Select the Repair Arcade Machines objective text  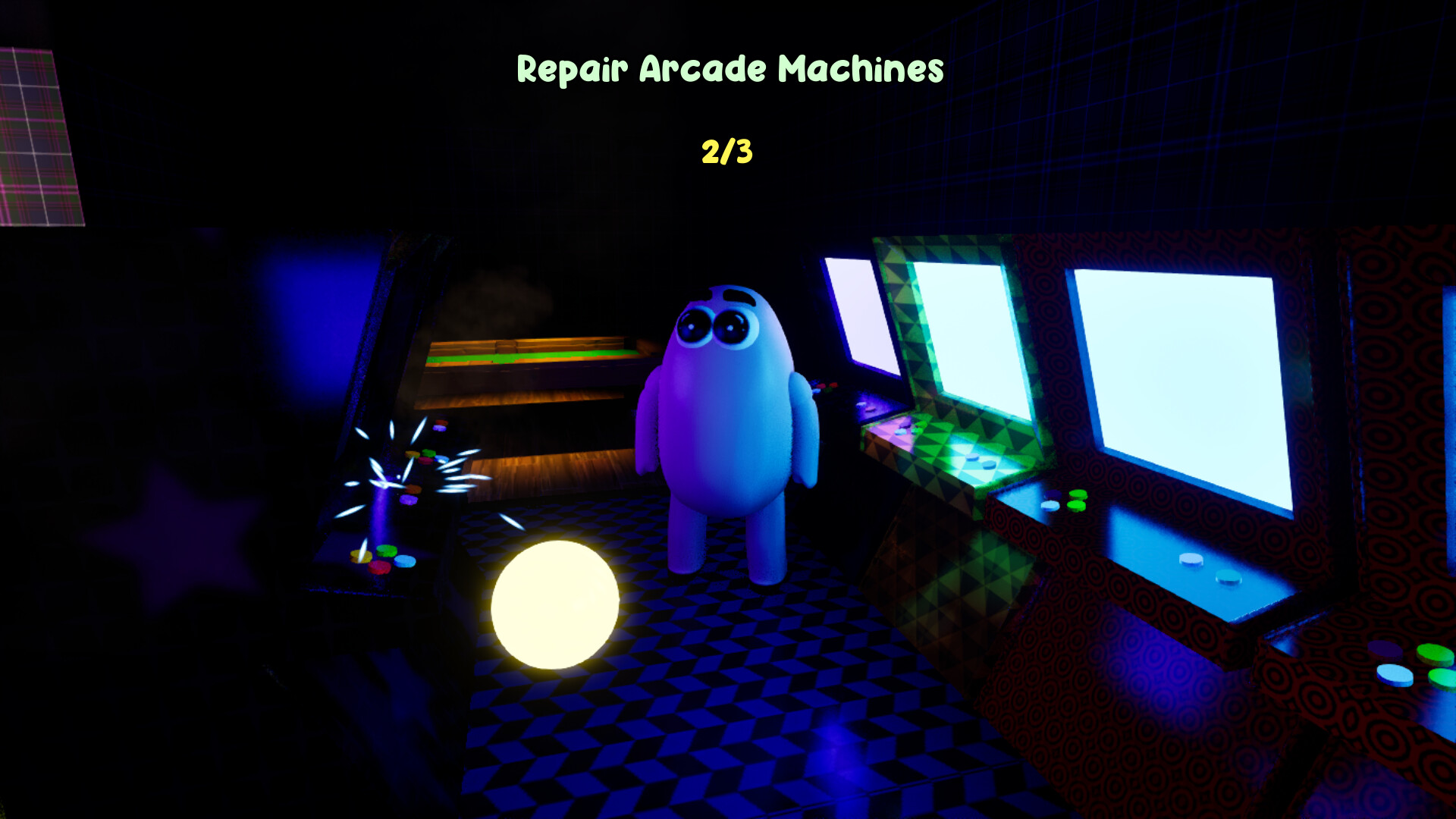(x=730, y=69)
